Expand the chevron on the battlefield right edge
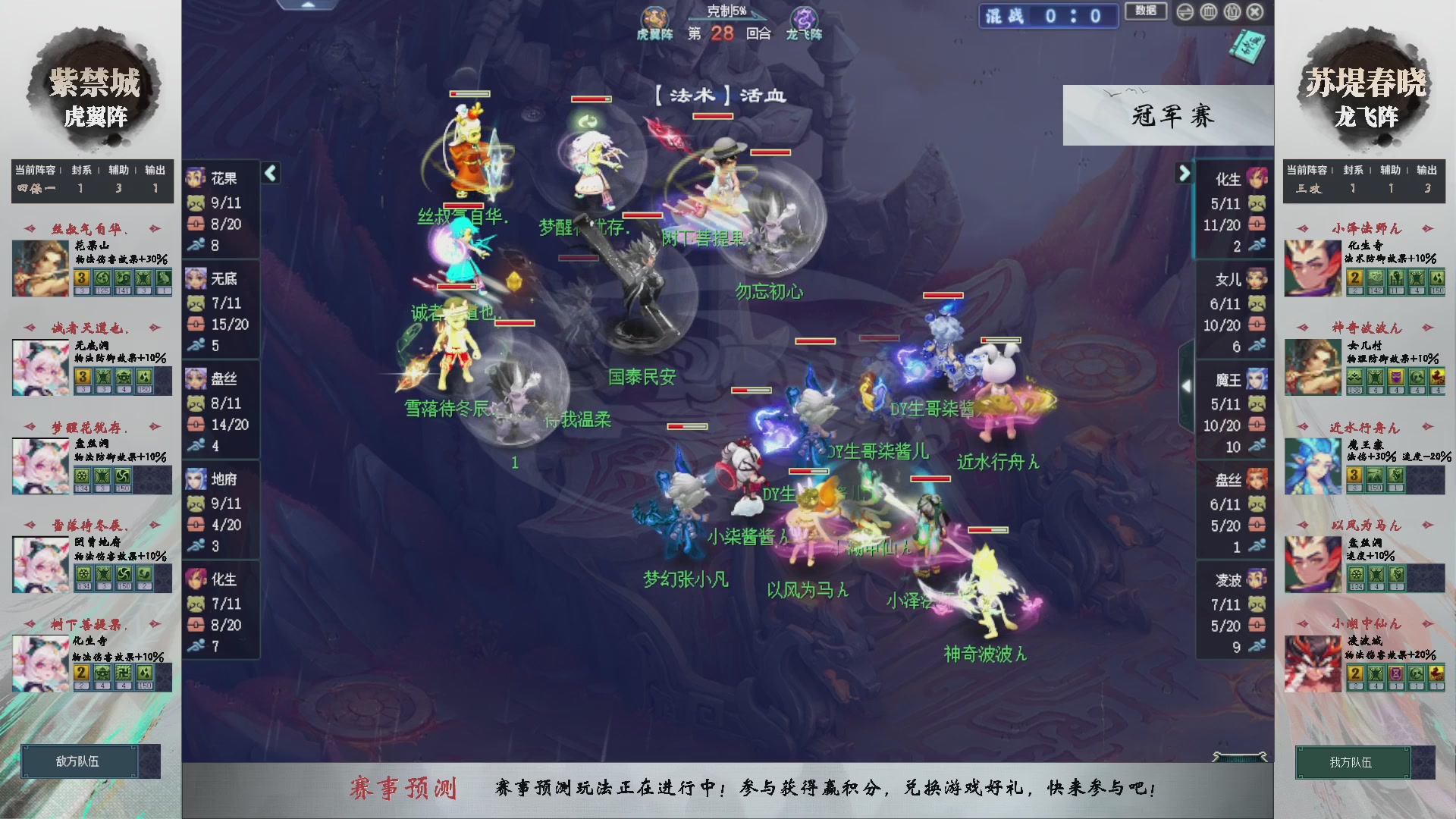Screen dimensions: 1456x819 point(1187,385)
